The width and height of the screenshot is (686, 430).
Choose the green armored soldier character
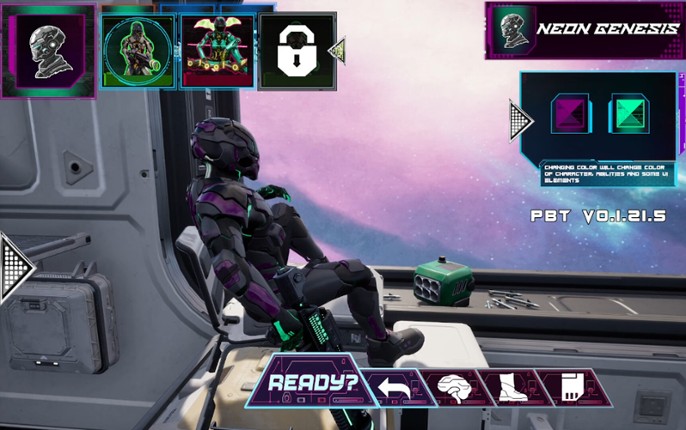(138, 52)
